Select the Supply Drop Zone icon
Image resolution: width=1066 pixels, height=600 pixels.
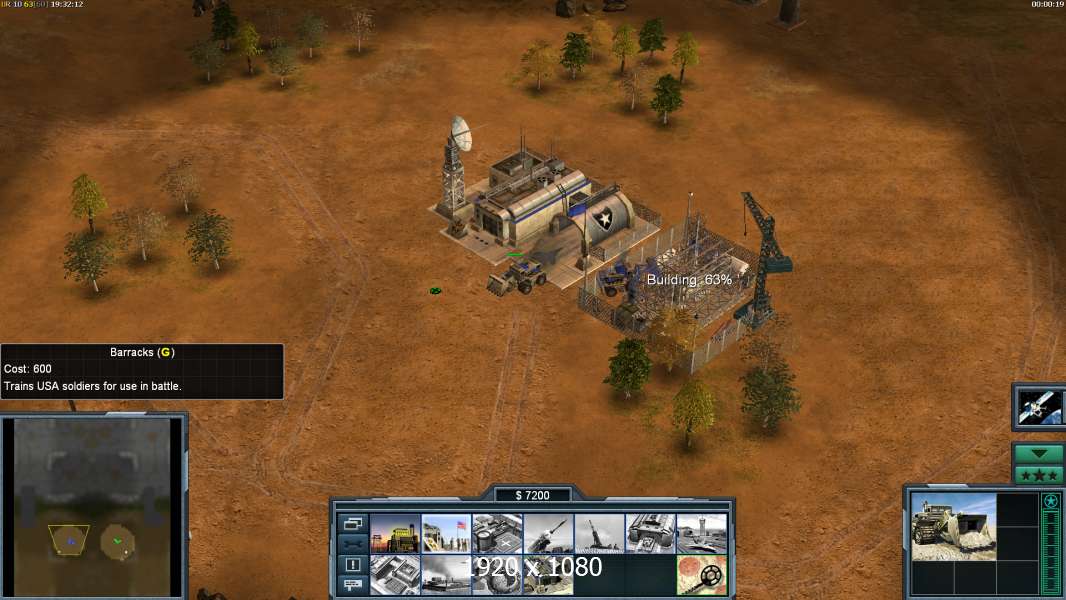446,575
